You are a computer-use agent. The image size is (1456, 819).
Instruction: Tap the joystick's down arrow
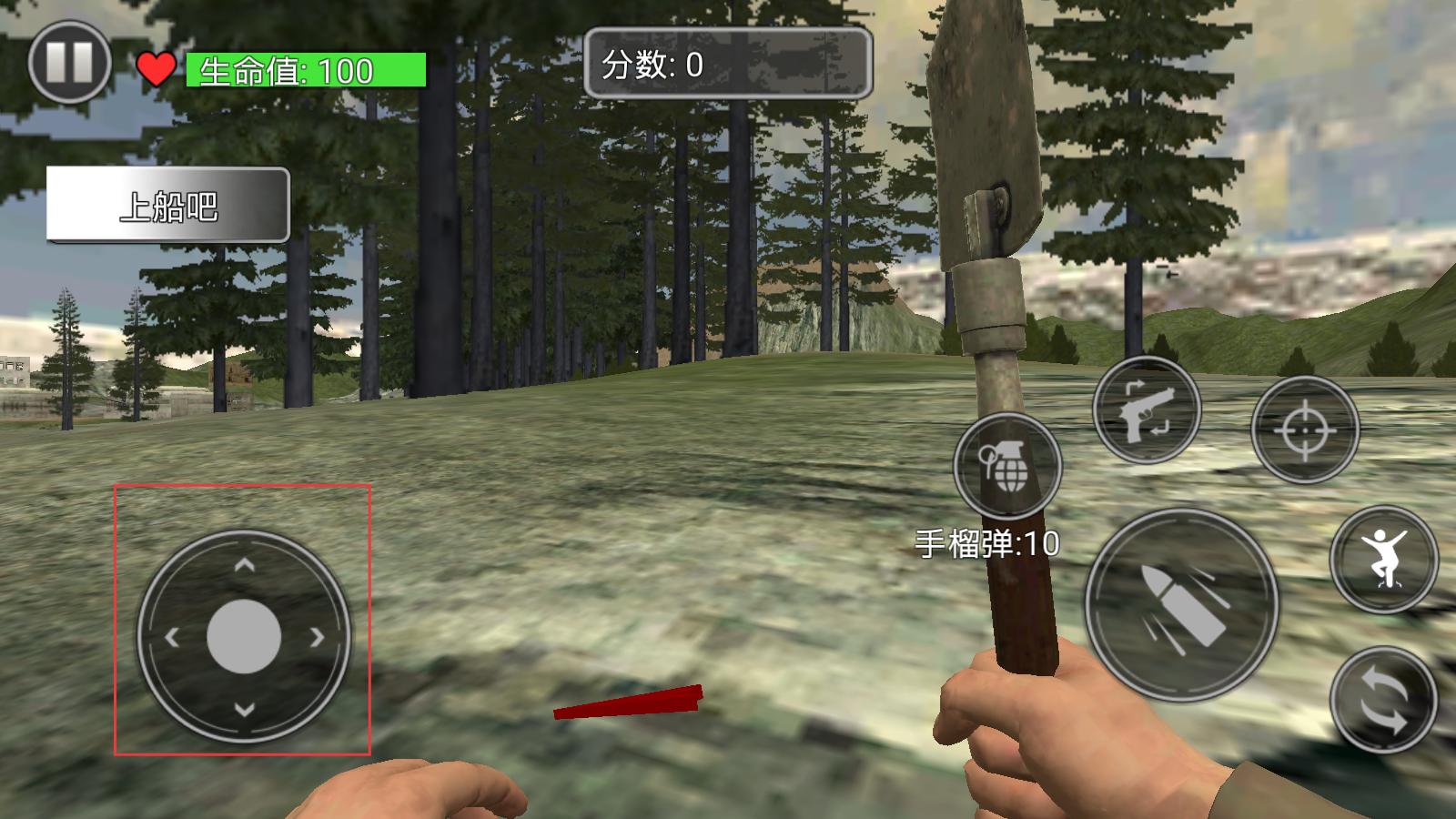pos(244,709)
